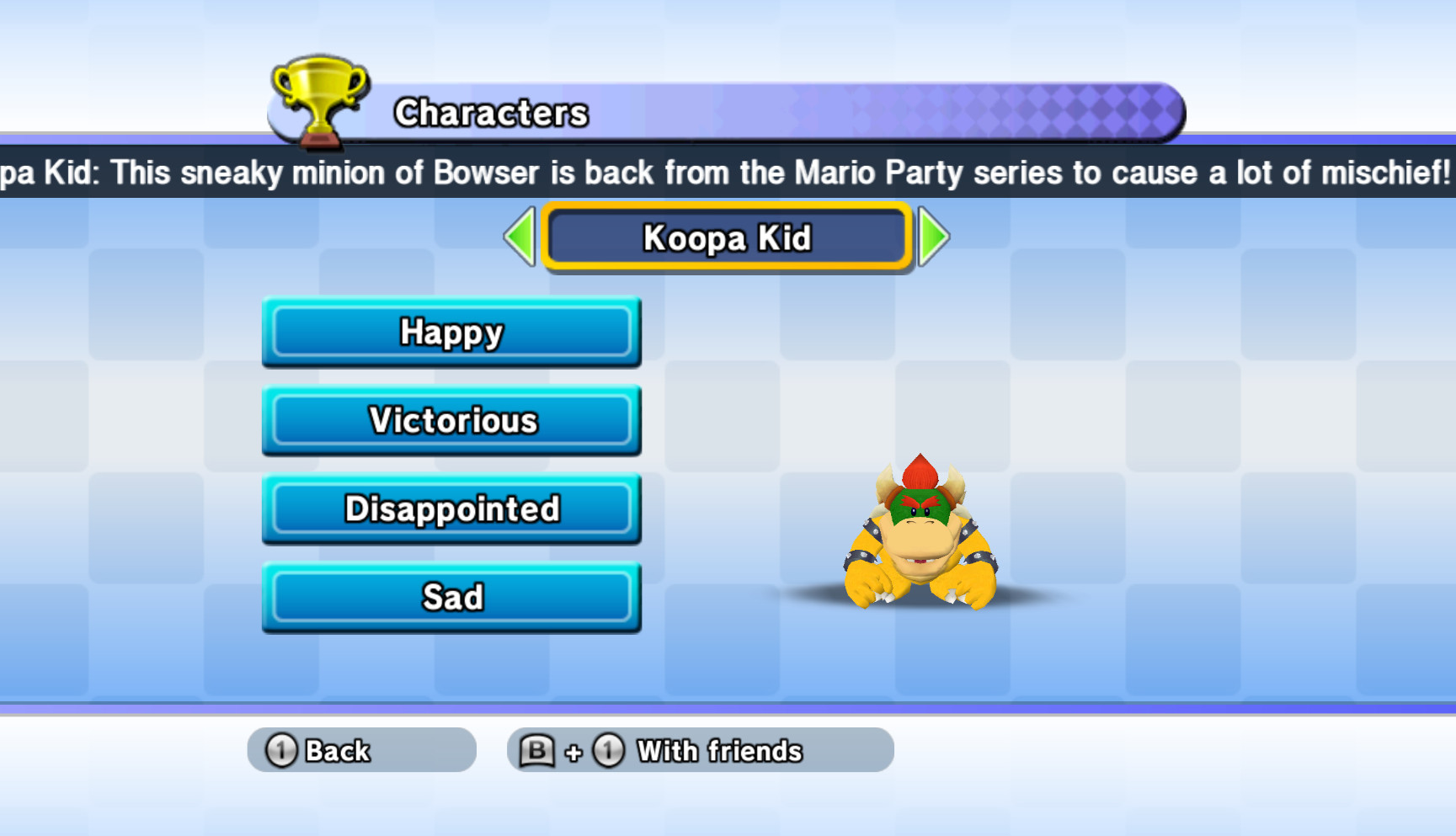
Task: Play Koopa Kid's Happy animation
Action: coord(451,333)
